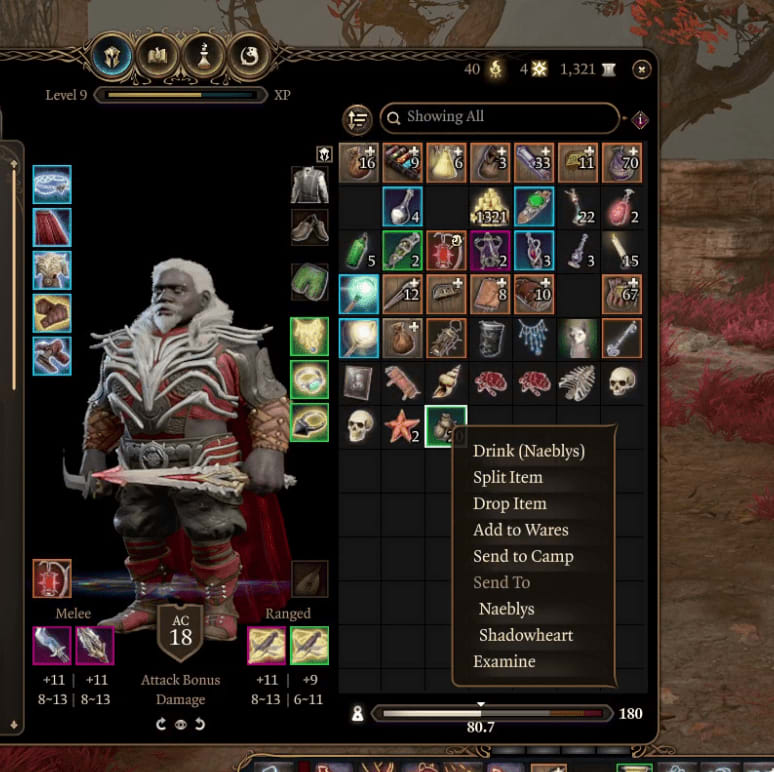Select Split Item from the context menu

pos(507,477)
